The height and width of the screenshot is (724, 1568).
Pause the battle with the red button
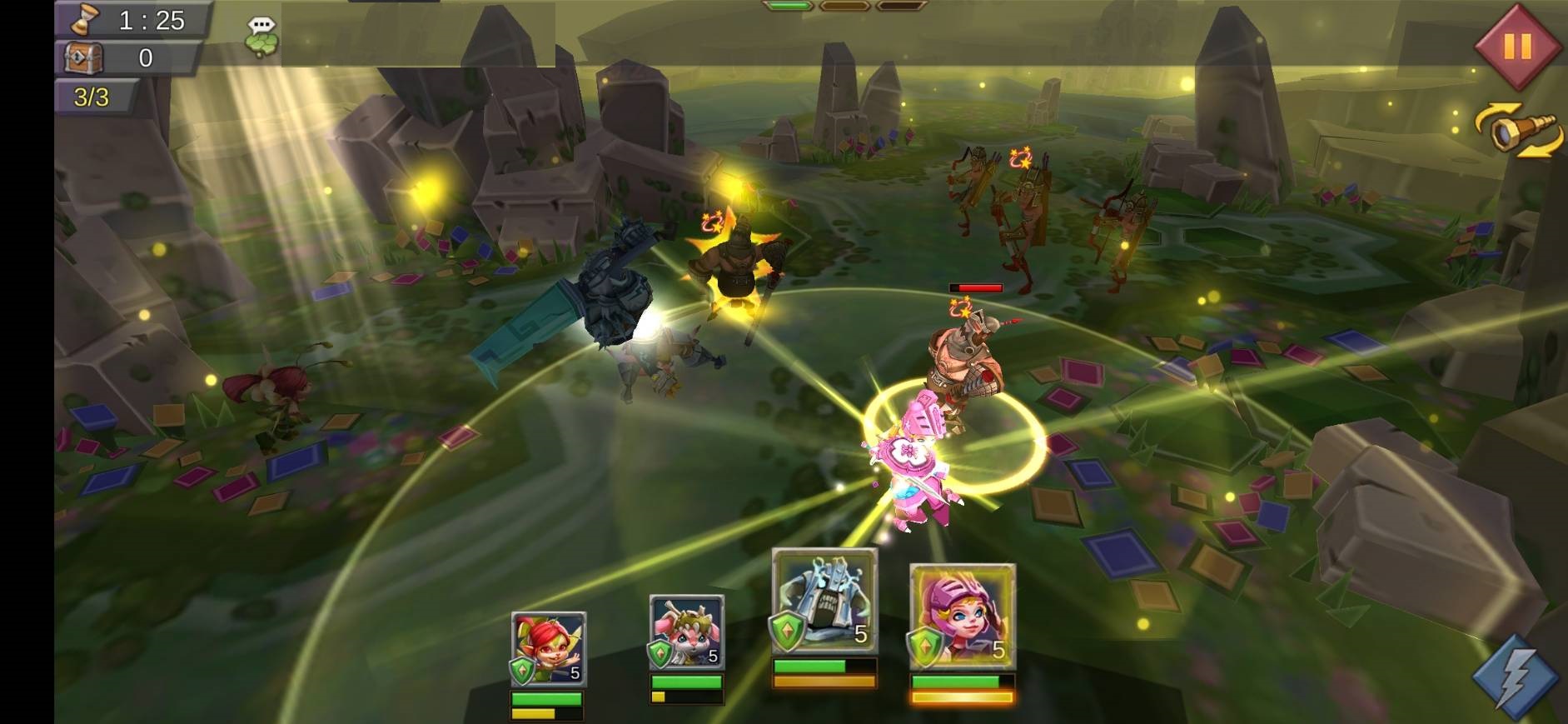pos(1516,46)
